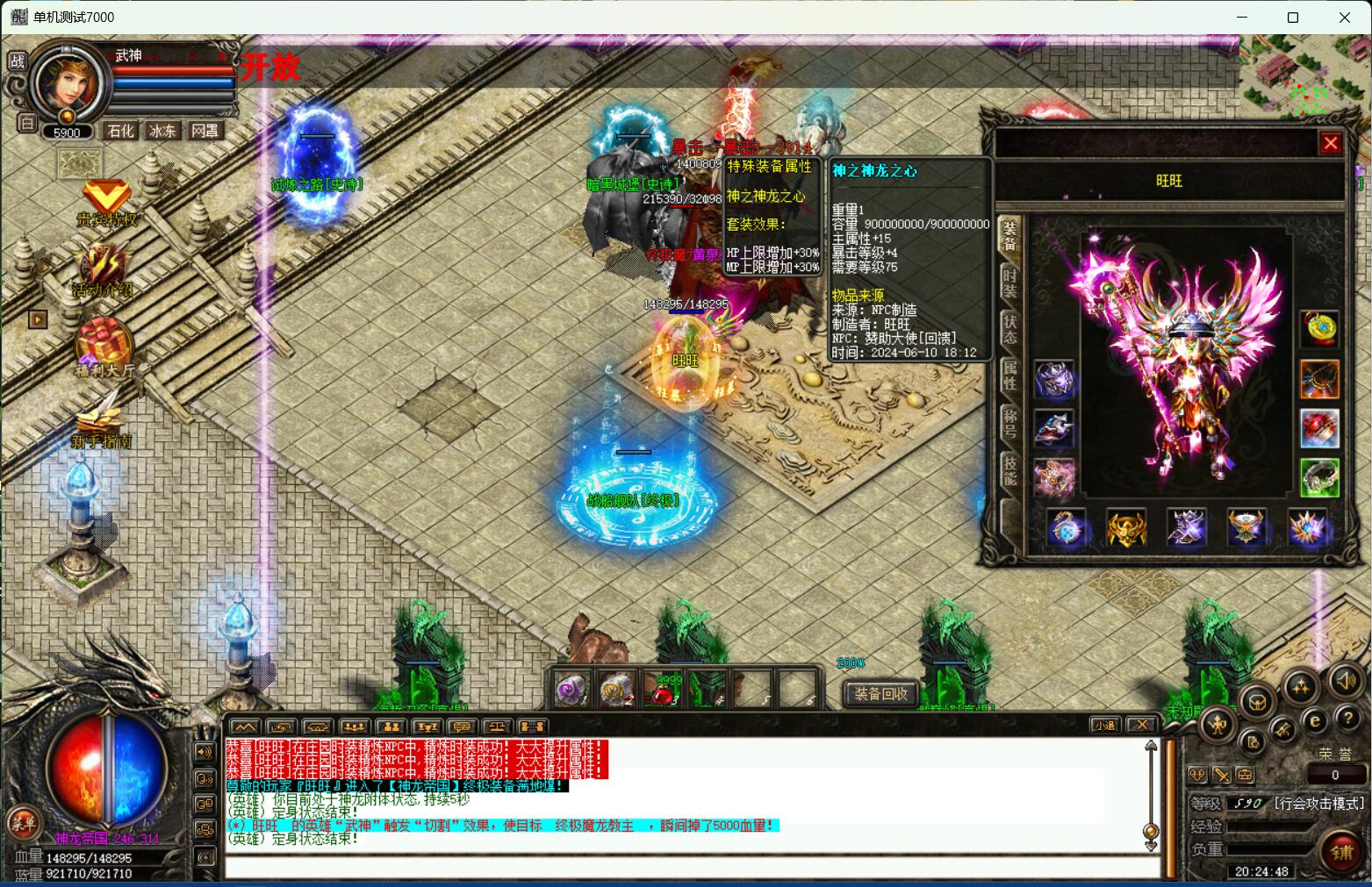This screenshot has width=1372, height=887.
Task: Click the 装备回收 equipment recycle button
Action: (x=880, y=694)
